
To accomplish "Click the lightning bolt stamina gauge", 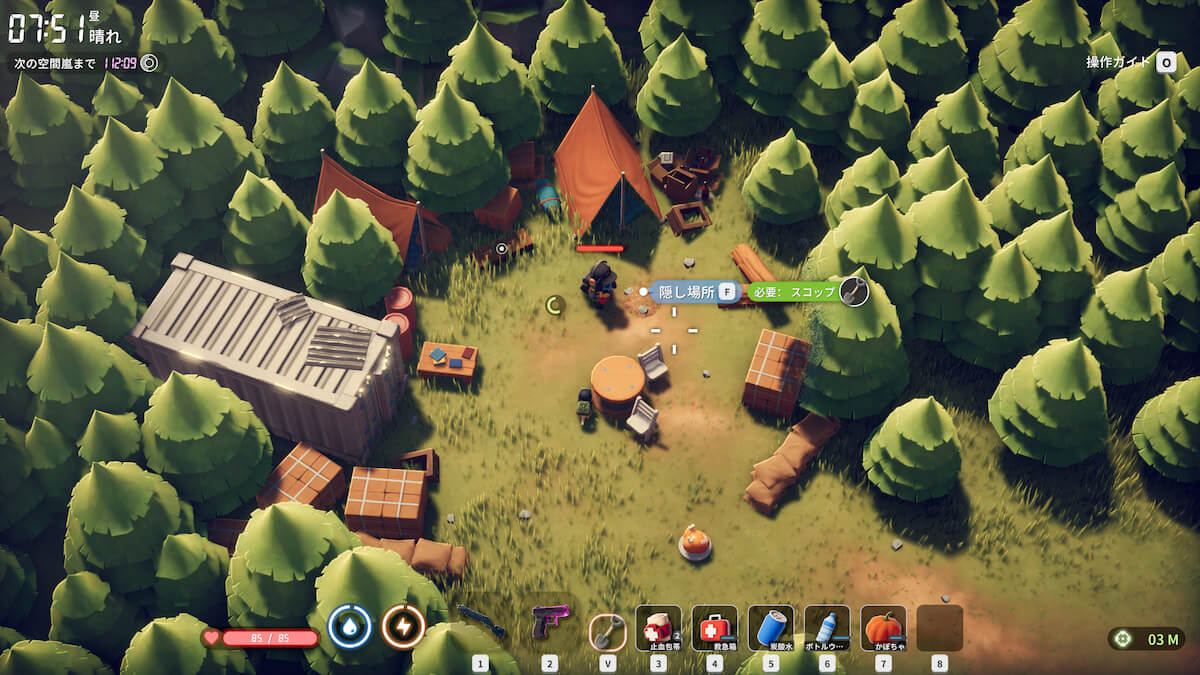I will [403, 627].
